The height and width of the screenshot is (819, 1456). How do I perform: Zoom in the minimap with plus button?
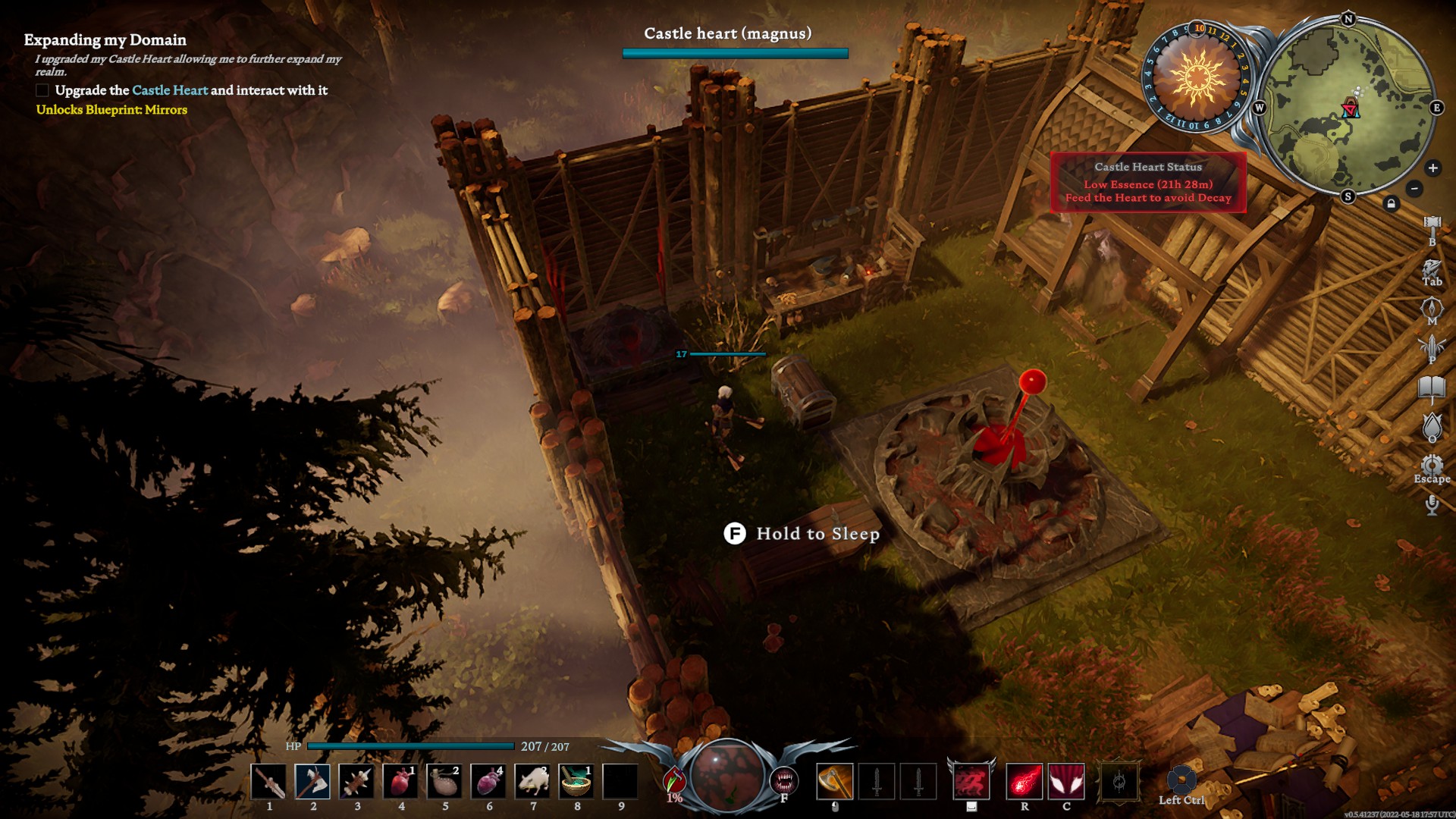click(x=1432, y=168)
